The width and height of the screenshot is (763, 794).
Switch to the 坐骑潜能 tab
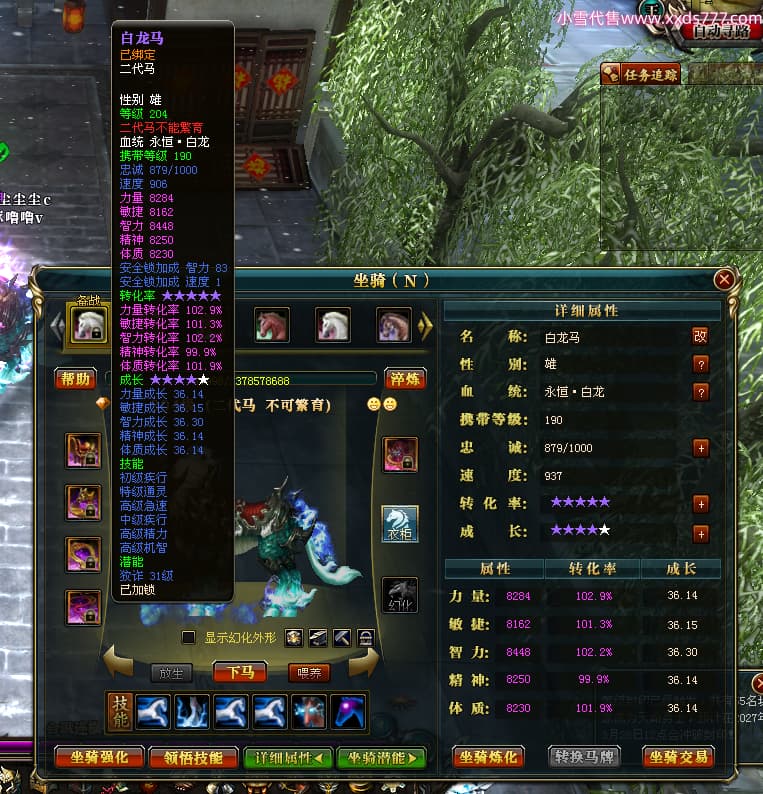381,757
